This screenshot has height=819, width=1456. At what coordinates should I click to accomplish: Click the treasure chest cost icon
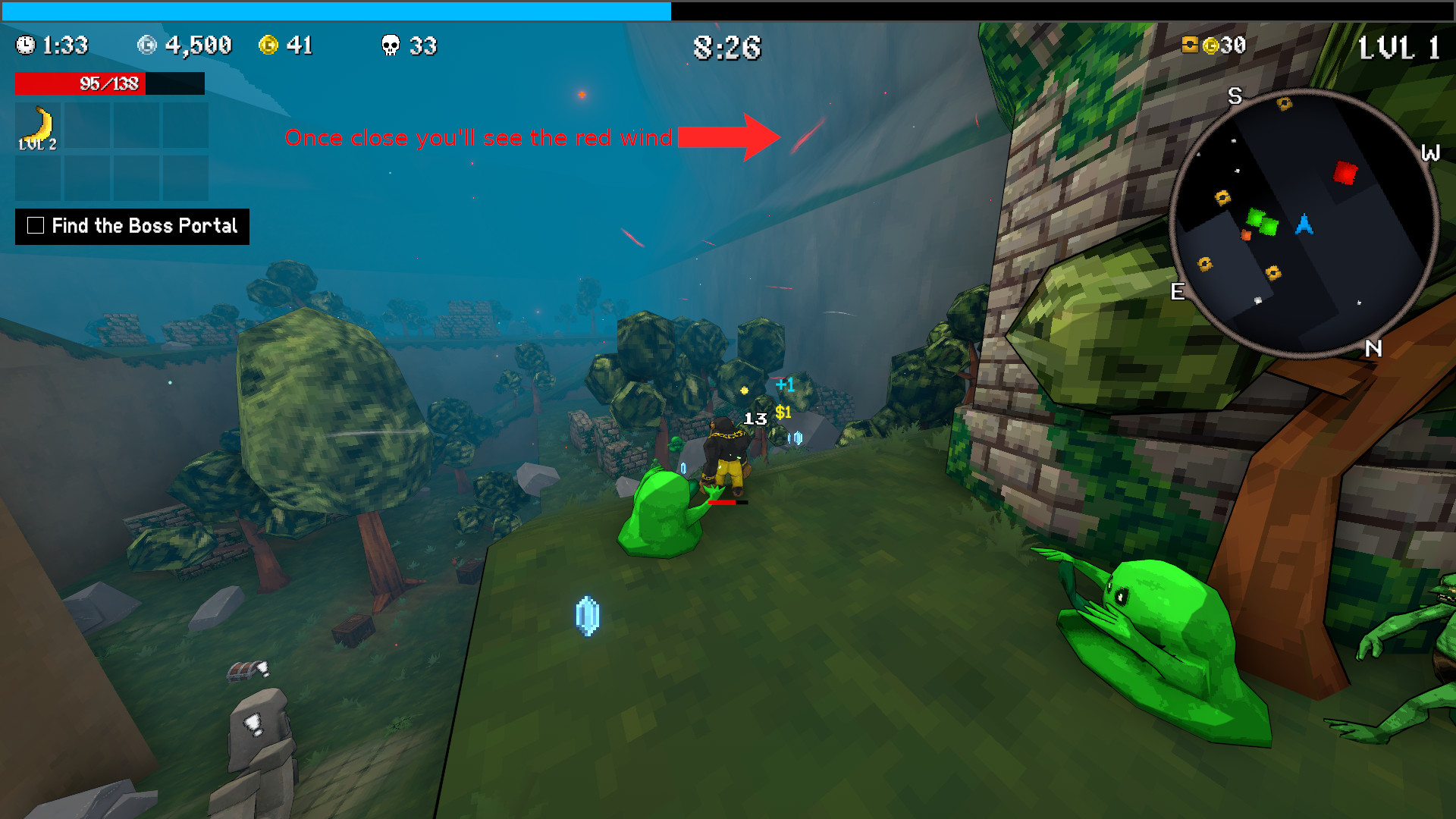(x=1190, y=45)
